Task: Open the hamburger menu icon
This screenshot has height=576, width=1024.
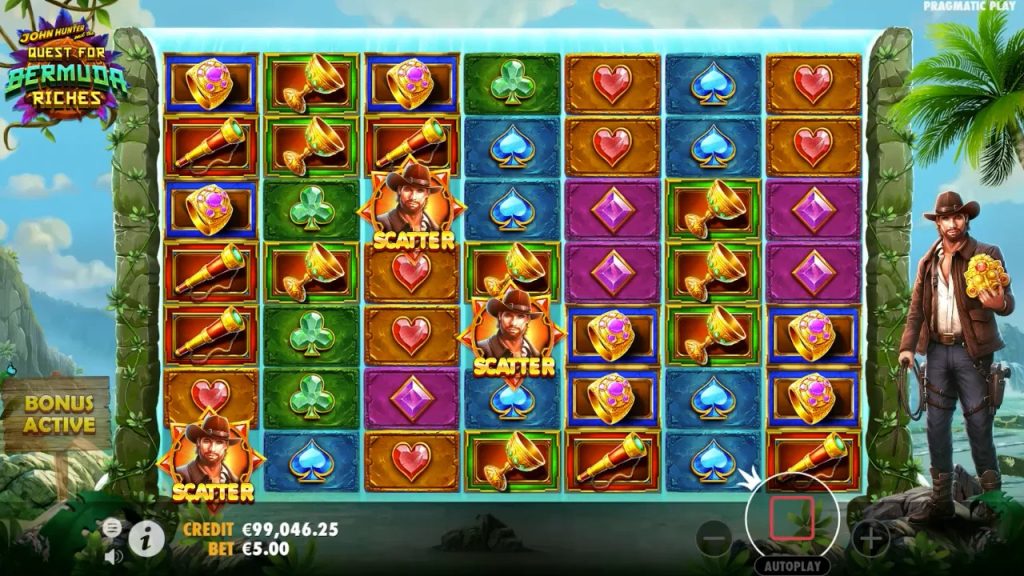Action: (112, 527)
